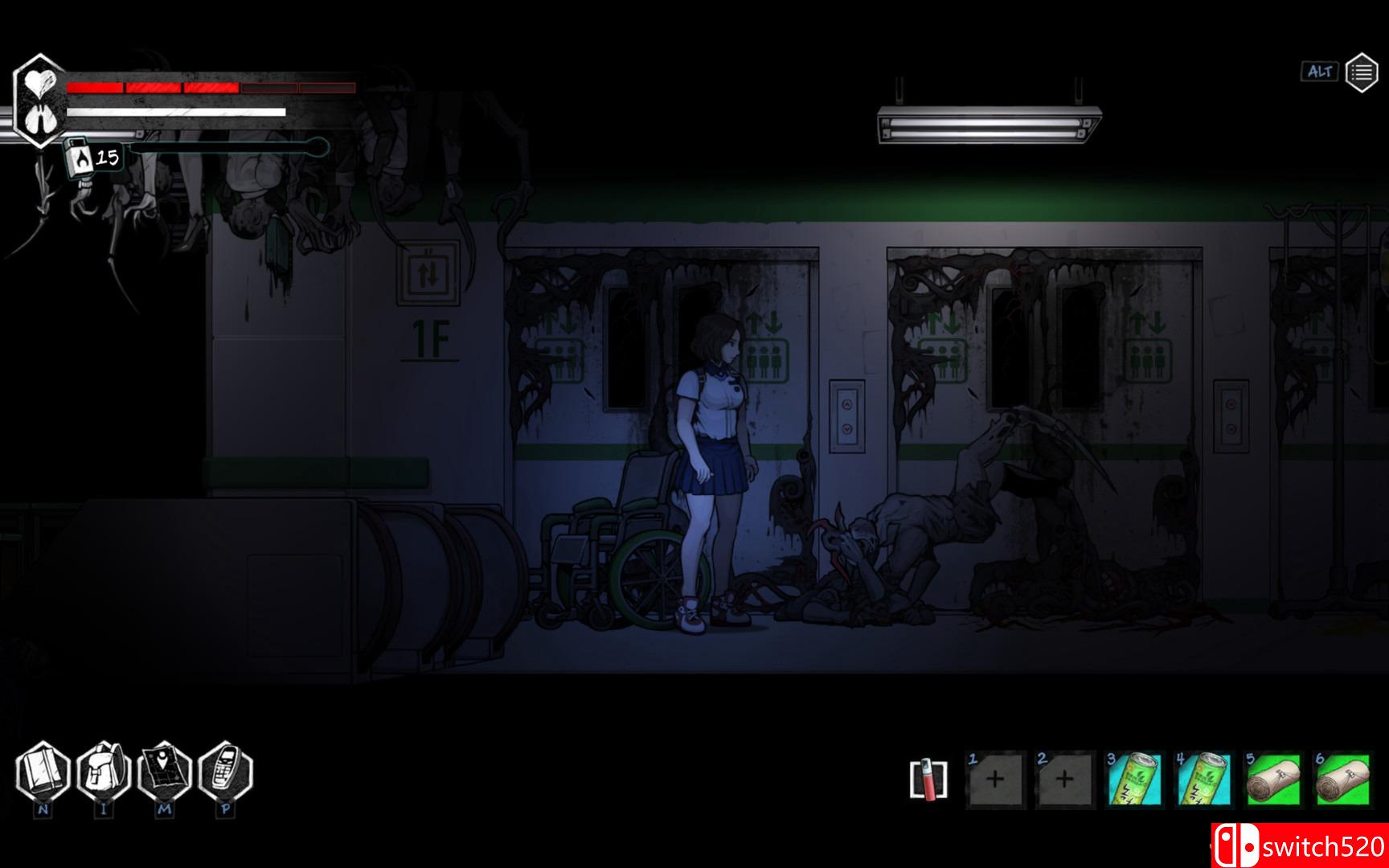This screenshot has height=868, width=1389.
Task: Click the empty plus slot numbered 2
Action: point(1064,779)
